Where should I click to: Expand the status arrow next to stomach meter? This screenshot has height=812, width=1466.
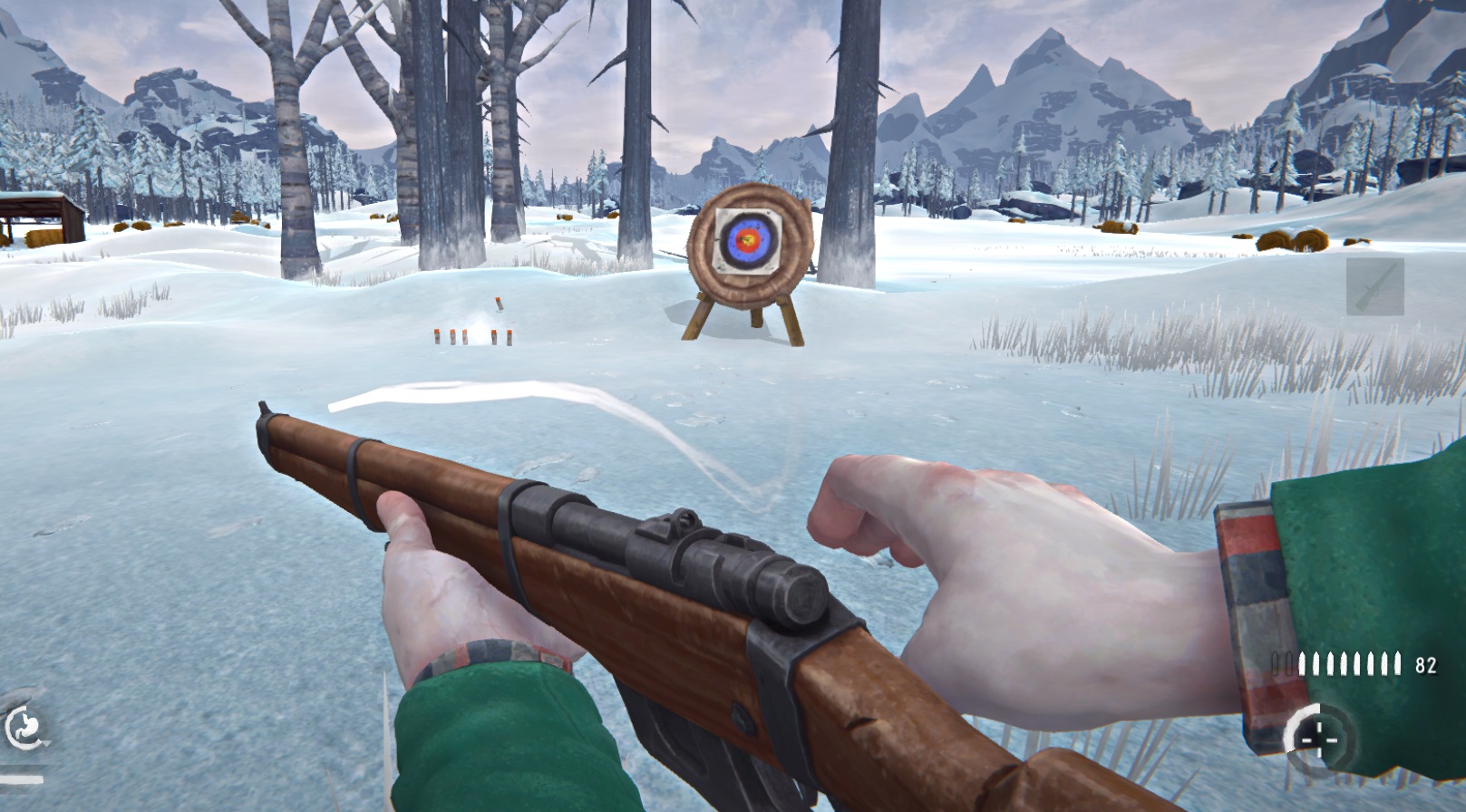click(46, 743)
